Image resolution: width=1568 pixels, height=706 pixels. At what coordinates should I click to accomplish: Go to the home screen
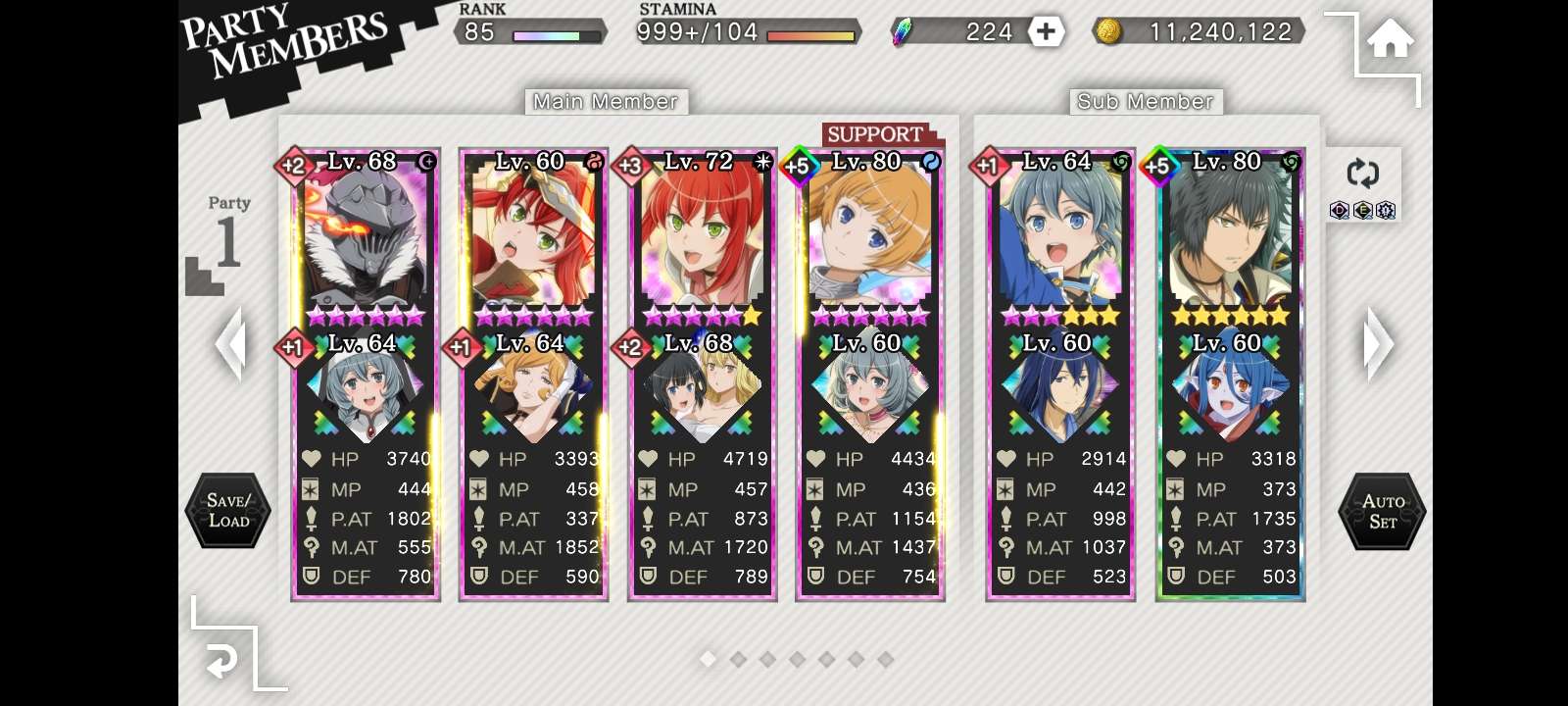coord(1390,41)
